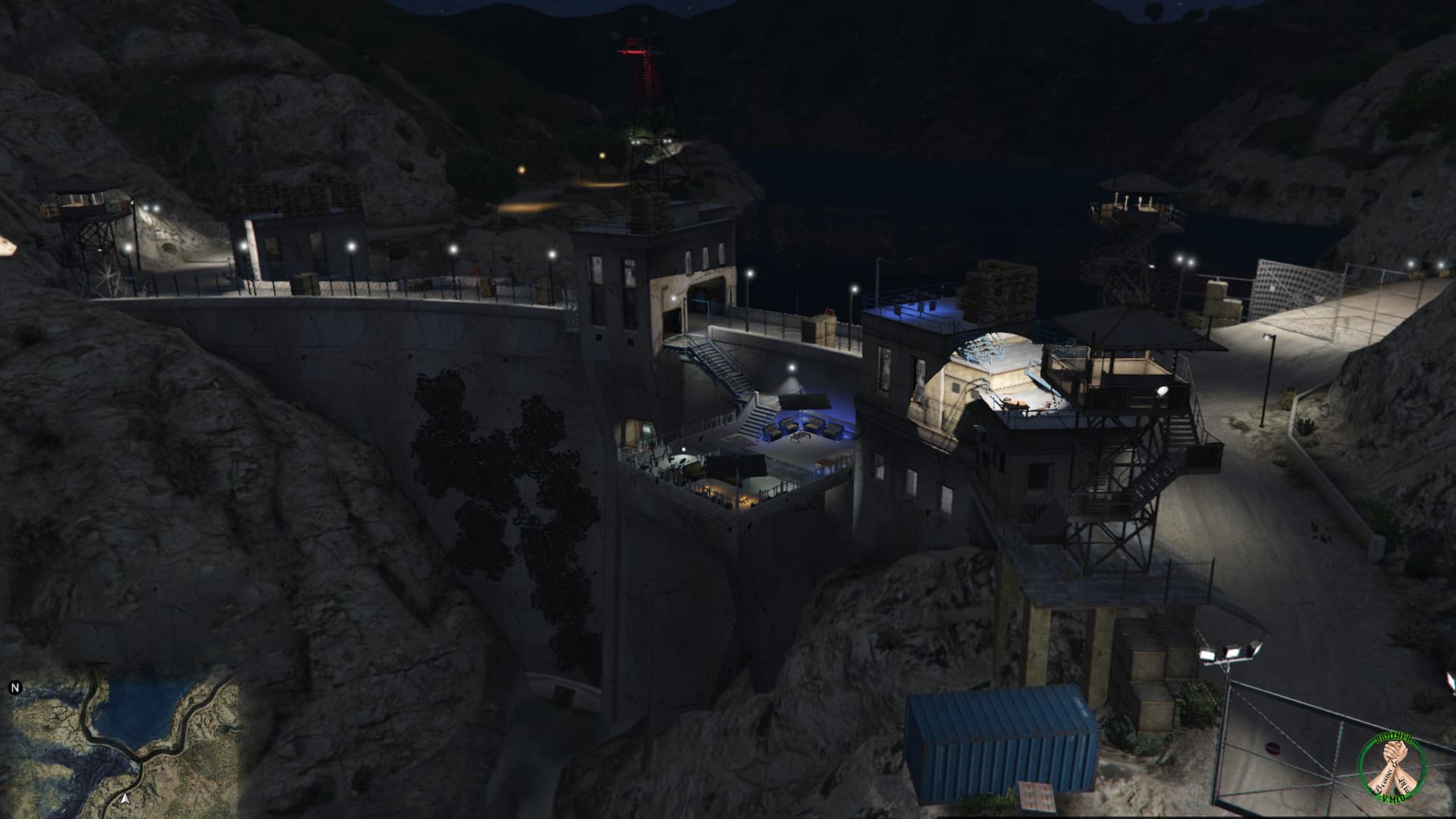Select the satellite dish on the watchtower building
The image size is (1456, 819).
coord(1162,391)
